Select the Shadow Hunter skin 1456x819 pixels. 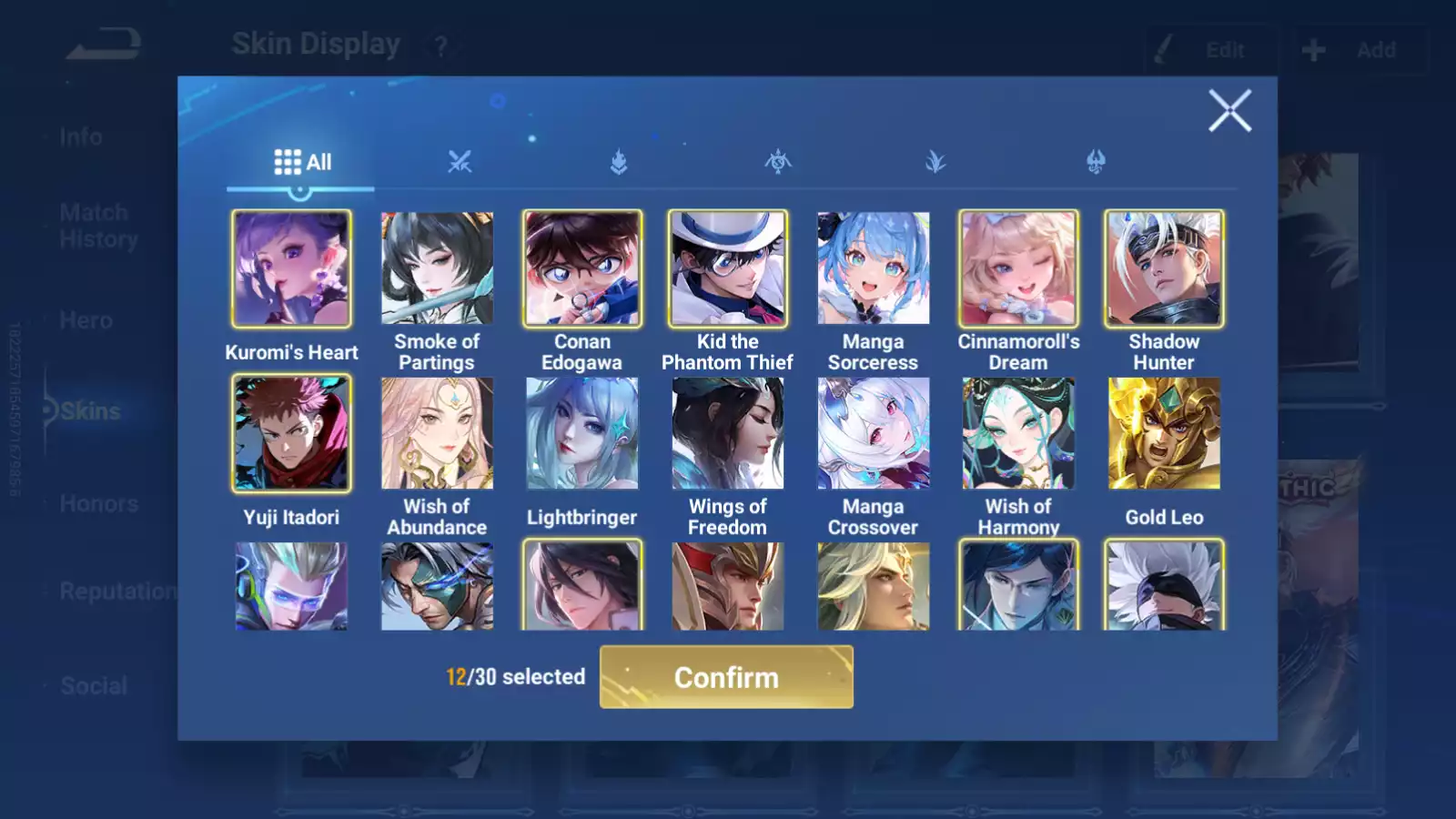(1164, 269)
